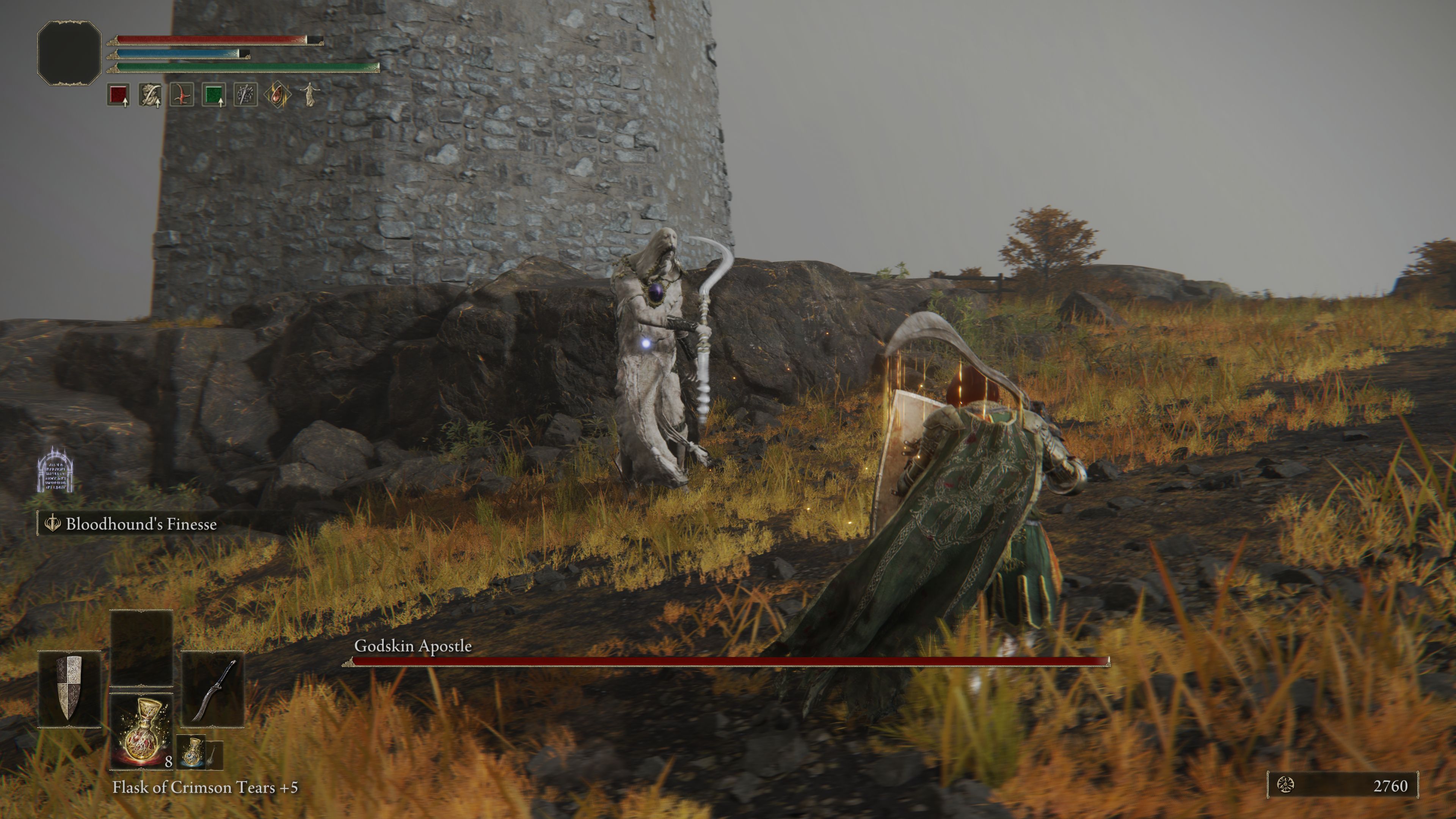Select the statue figure buff icon

pyautogui.click(x=311, y=95)
